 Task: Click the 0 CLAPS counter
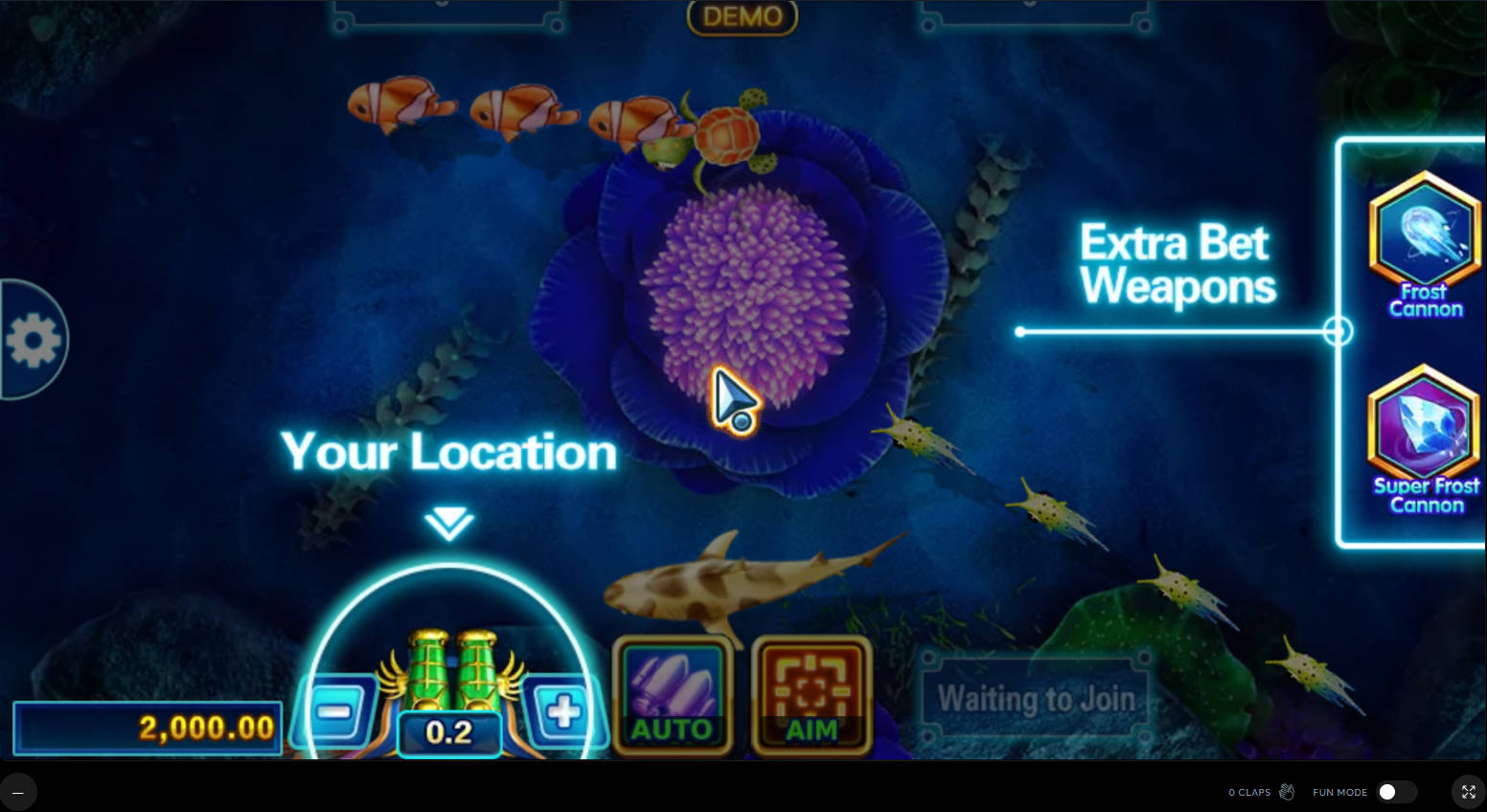1250,792
